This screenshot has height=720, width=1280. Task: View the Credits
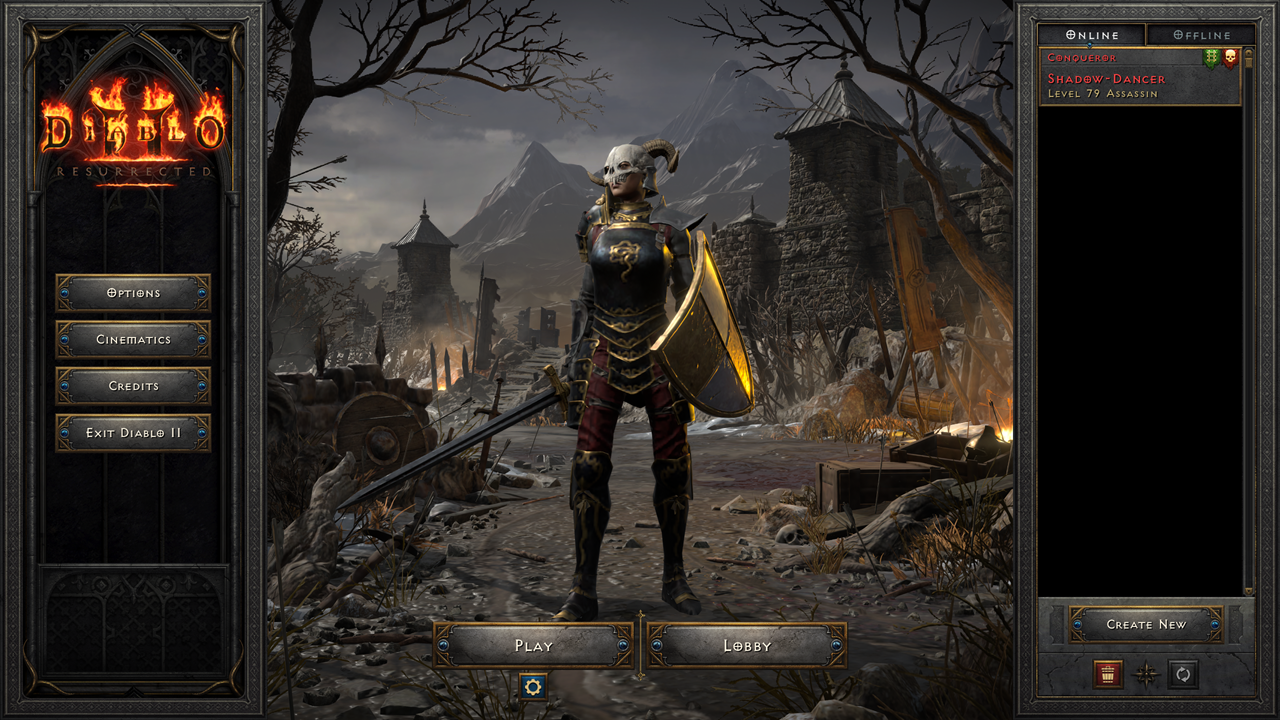click(x=133, y=386)
